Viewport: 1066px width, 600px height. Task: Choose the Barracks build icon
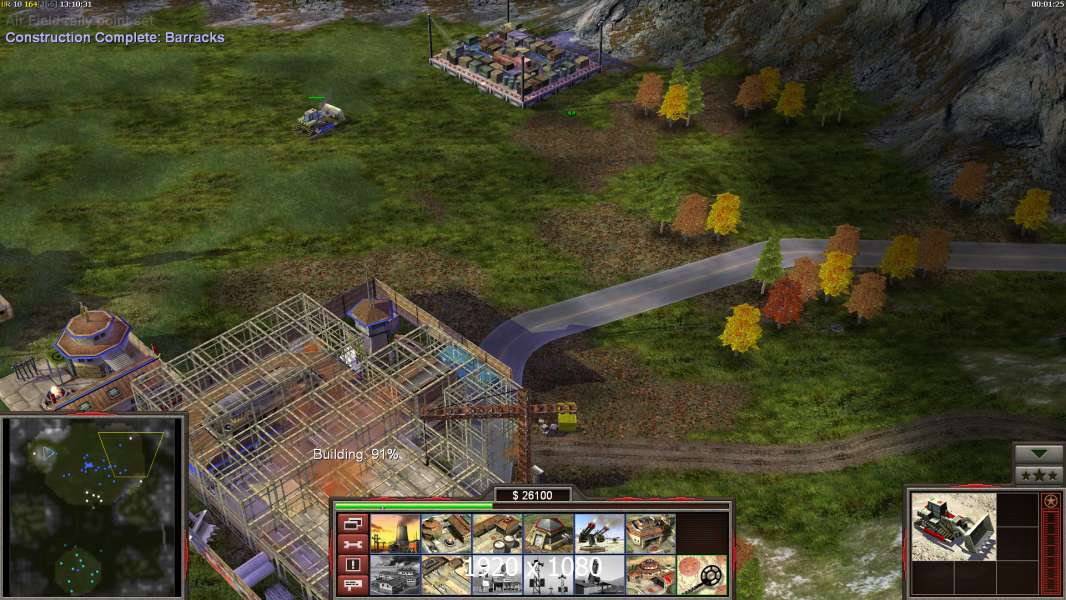[446, 533]
